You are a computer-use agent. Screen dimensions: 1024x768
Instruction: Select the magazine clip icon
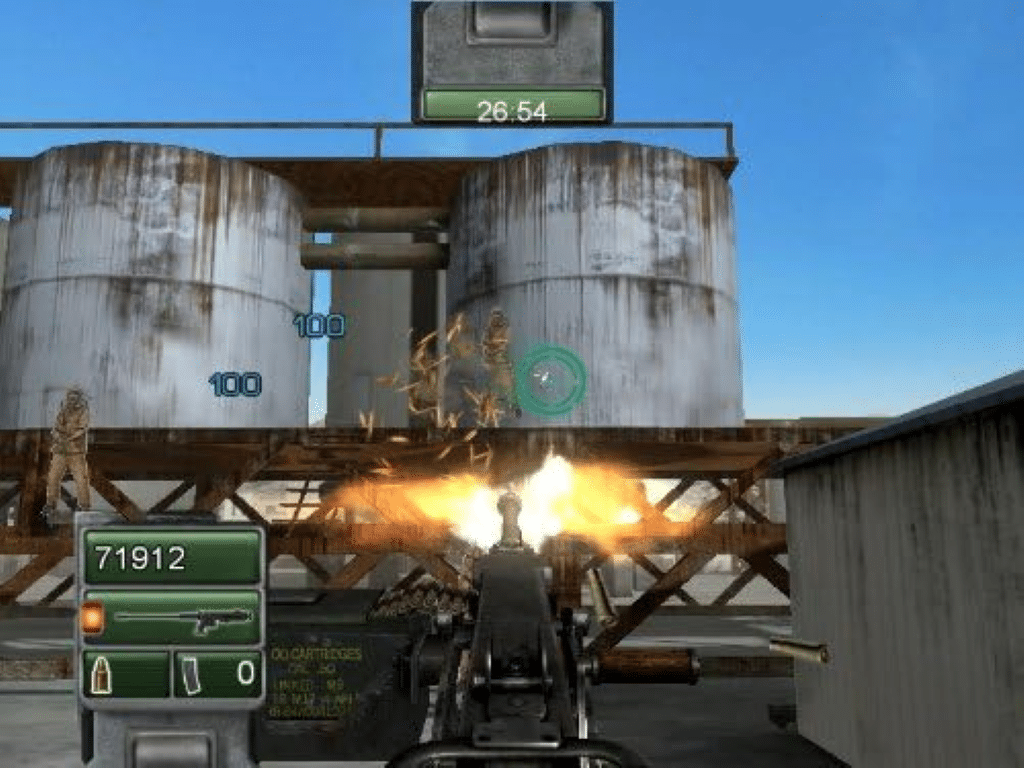point(191,673)
